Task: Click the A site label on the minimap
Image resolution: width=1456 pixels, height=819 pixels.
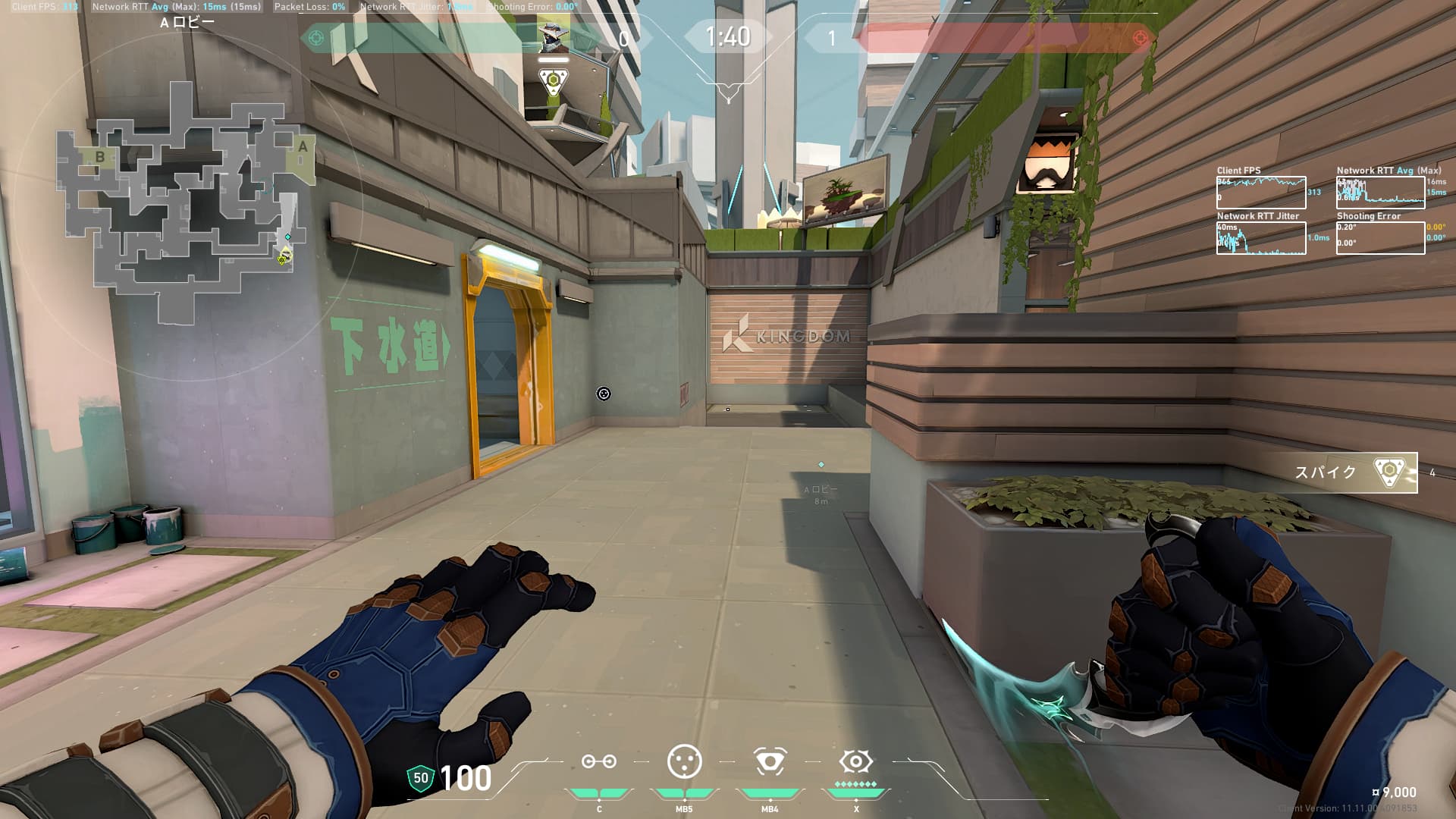Action: 303,146
